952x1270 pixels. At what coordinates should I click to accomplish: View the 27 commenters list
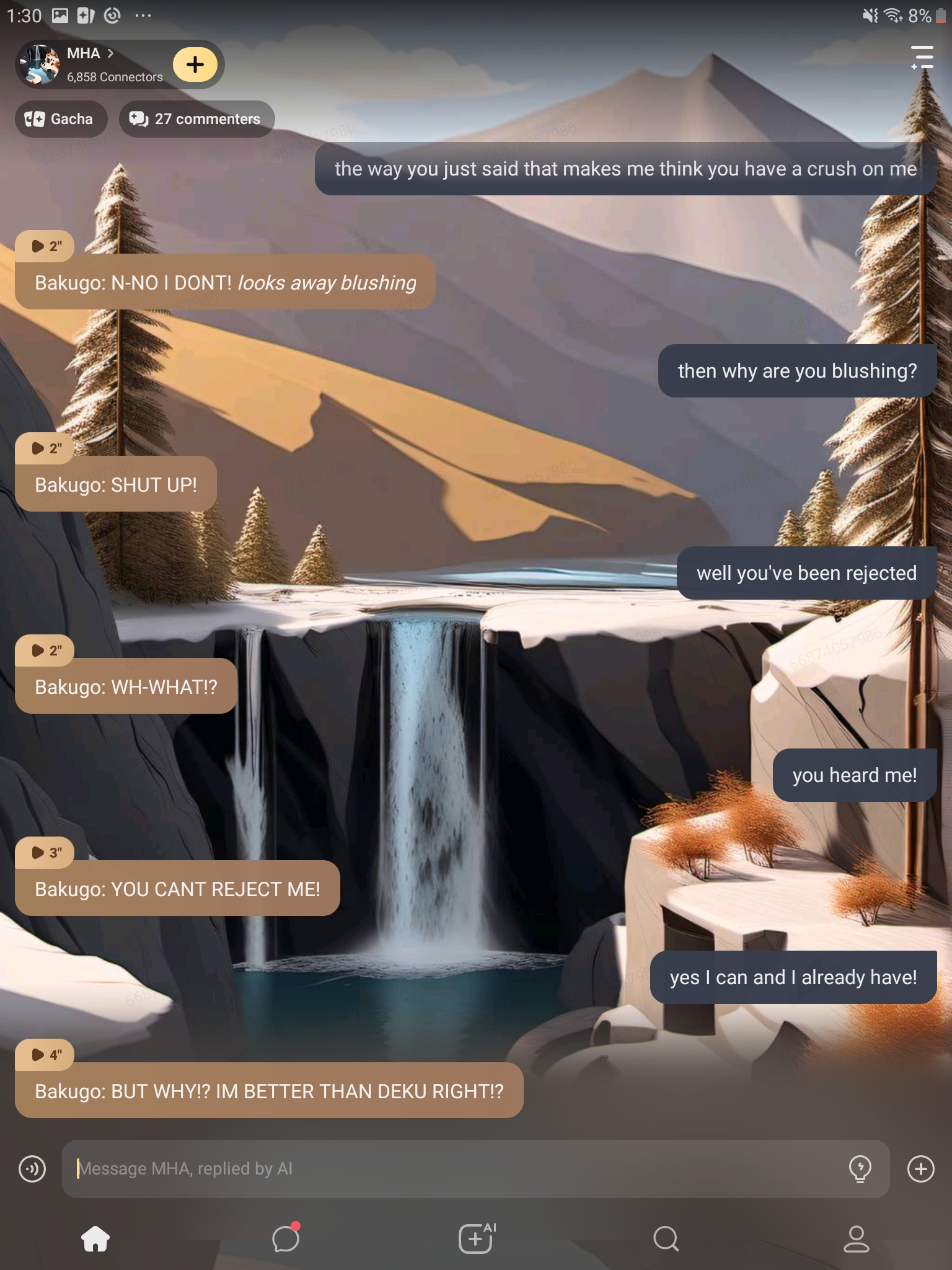(196, 119)
